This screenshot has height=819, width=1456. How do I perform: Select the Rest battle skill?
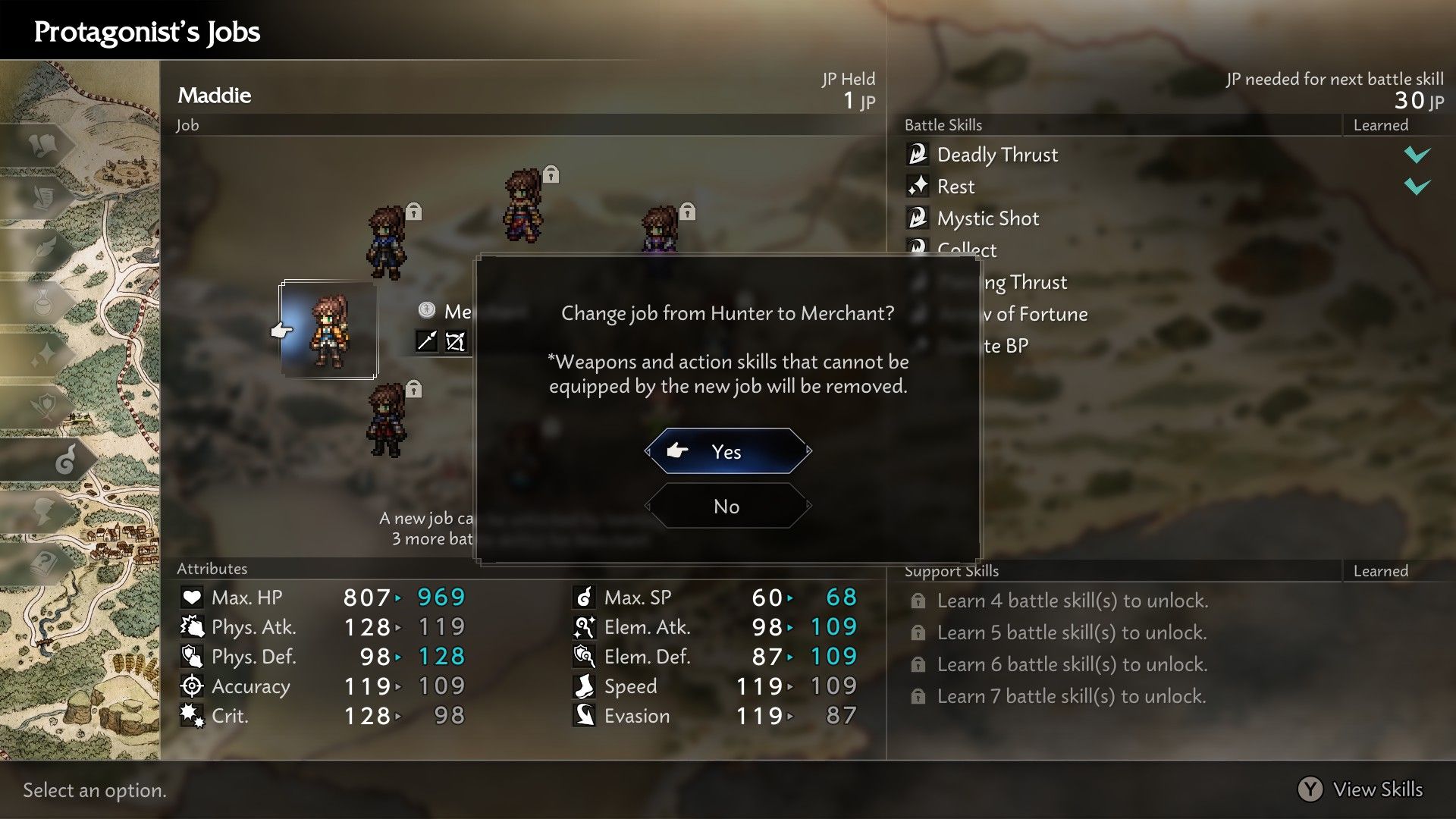(x=955, y=187)
